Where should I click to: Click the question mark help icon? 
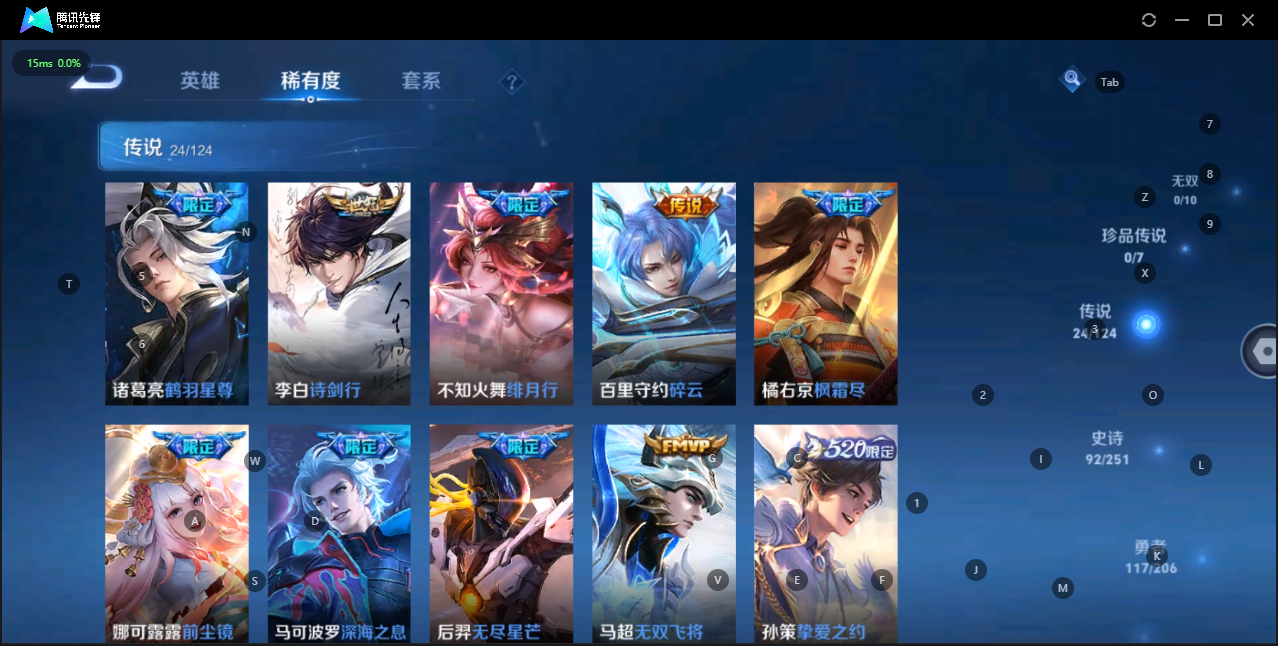pyautogui.click(x=512, y=82)
